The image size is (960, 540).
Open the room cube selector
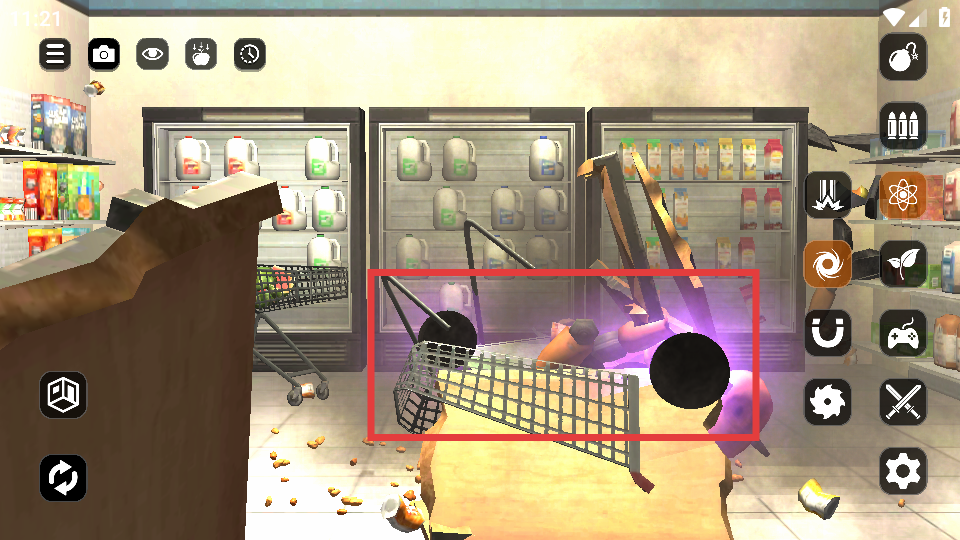tap(63, 395)
